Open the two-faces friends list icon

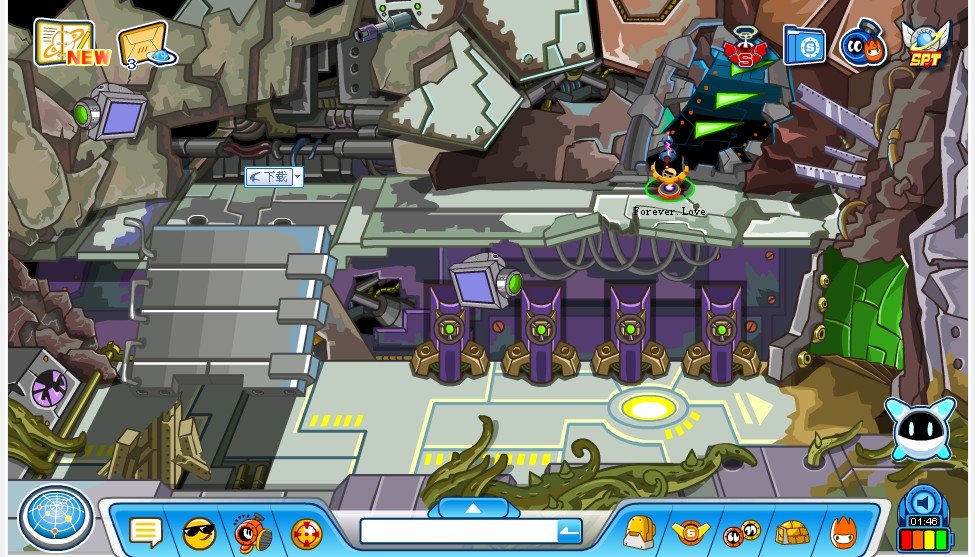click(x=741, y=532)
